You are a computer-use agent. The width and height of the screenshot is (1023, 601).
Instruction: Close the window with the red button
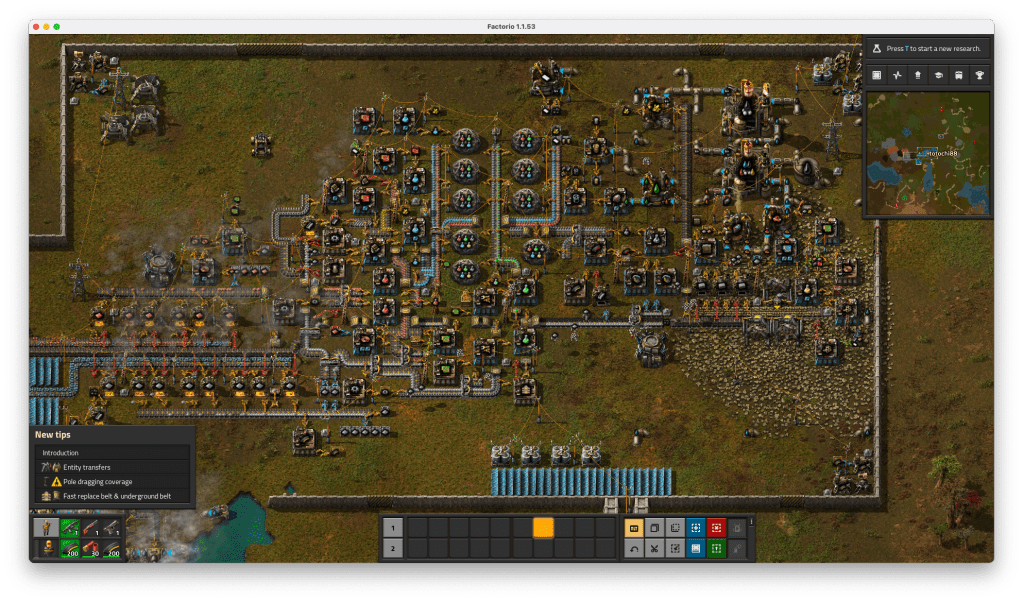click(x=36, y=26)
